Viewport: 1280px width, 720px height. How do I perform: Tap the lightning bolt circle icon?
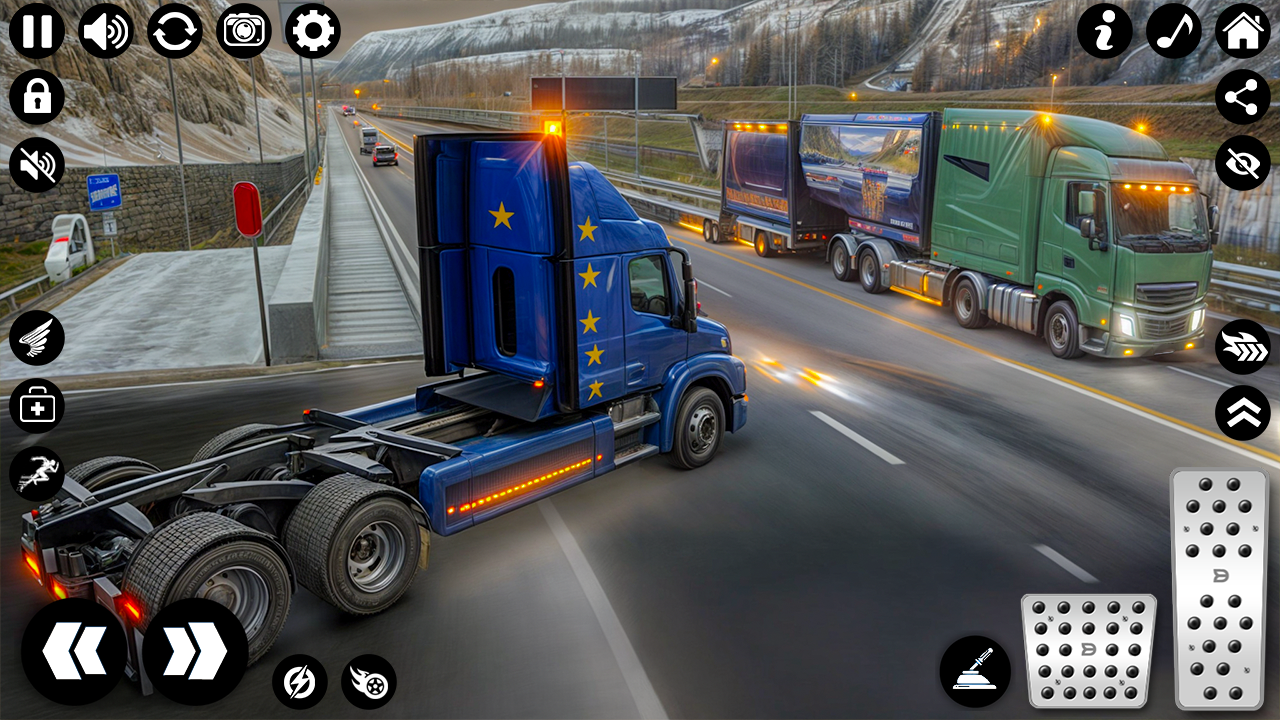point(300,682)
